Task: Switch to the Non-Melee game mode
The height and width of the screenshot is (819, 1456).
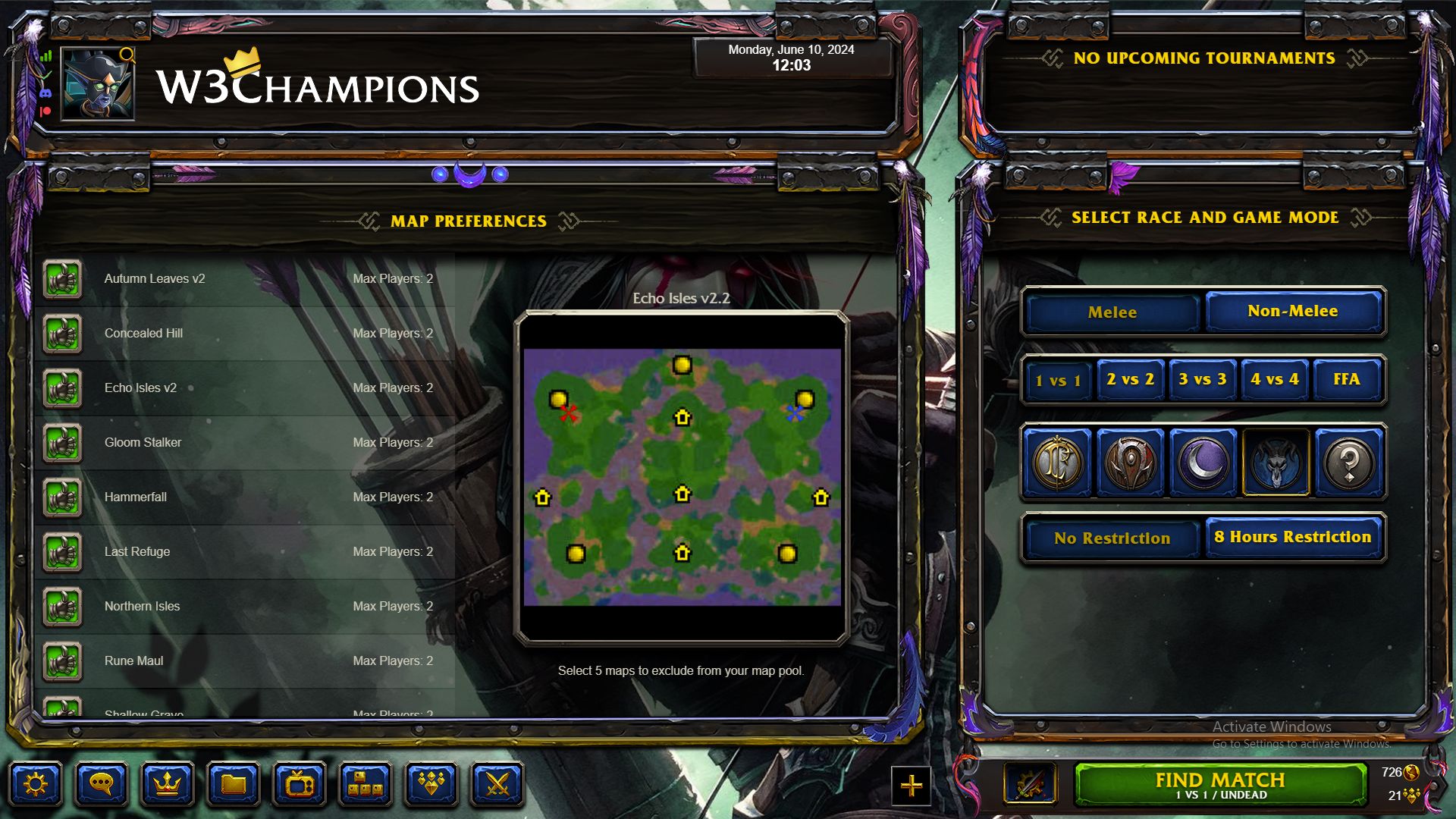Action: 1292,311
